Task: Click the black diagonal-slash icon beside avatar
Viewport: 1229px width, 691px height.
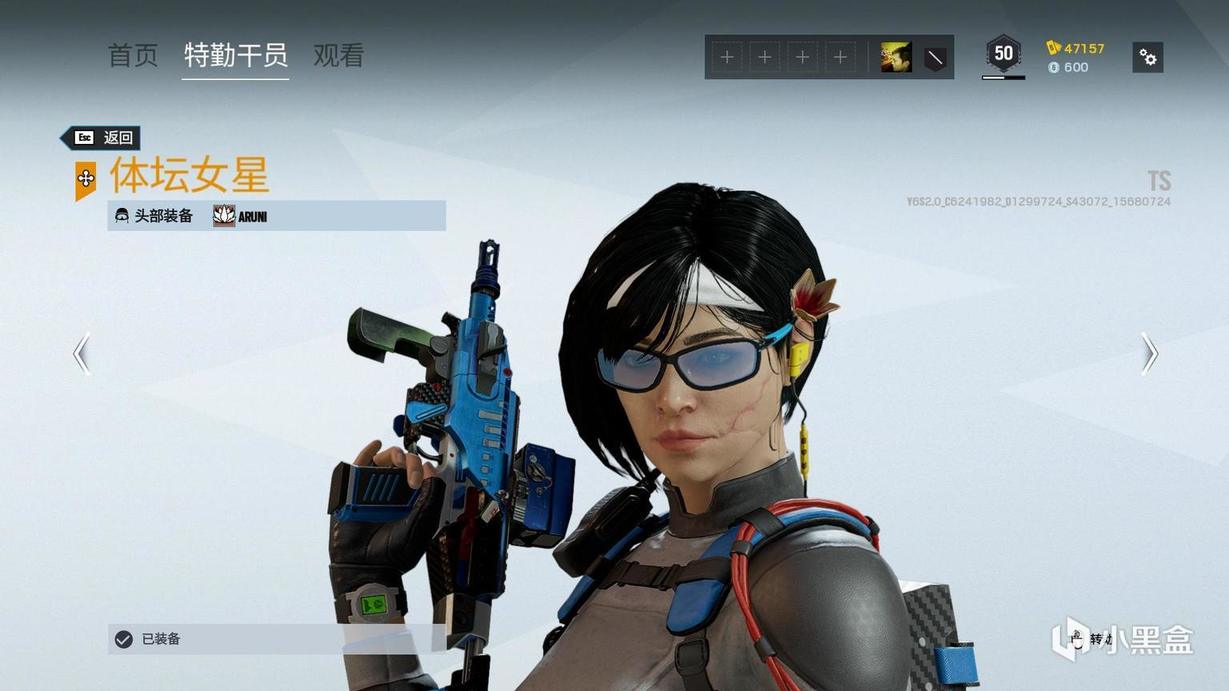Action: 935,58
